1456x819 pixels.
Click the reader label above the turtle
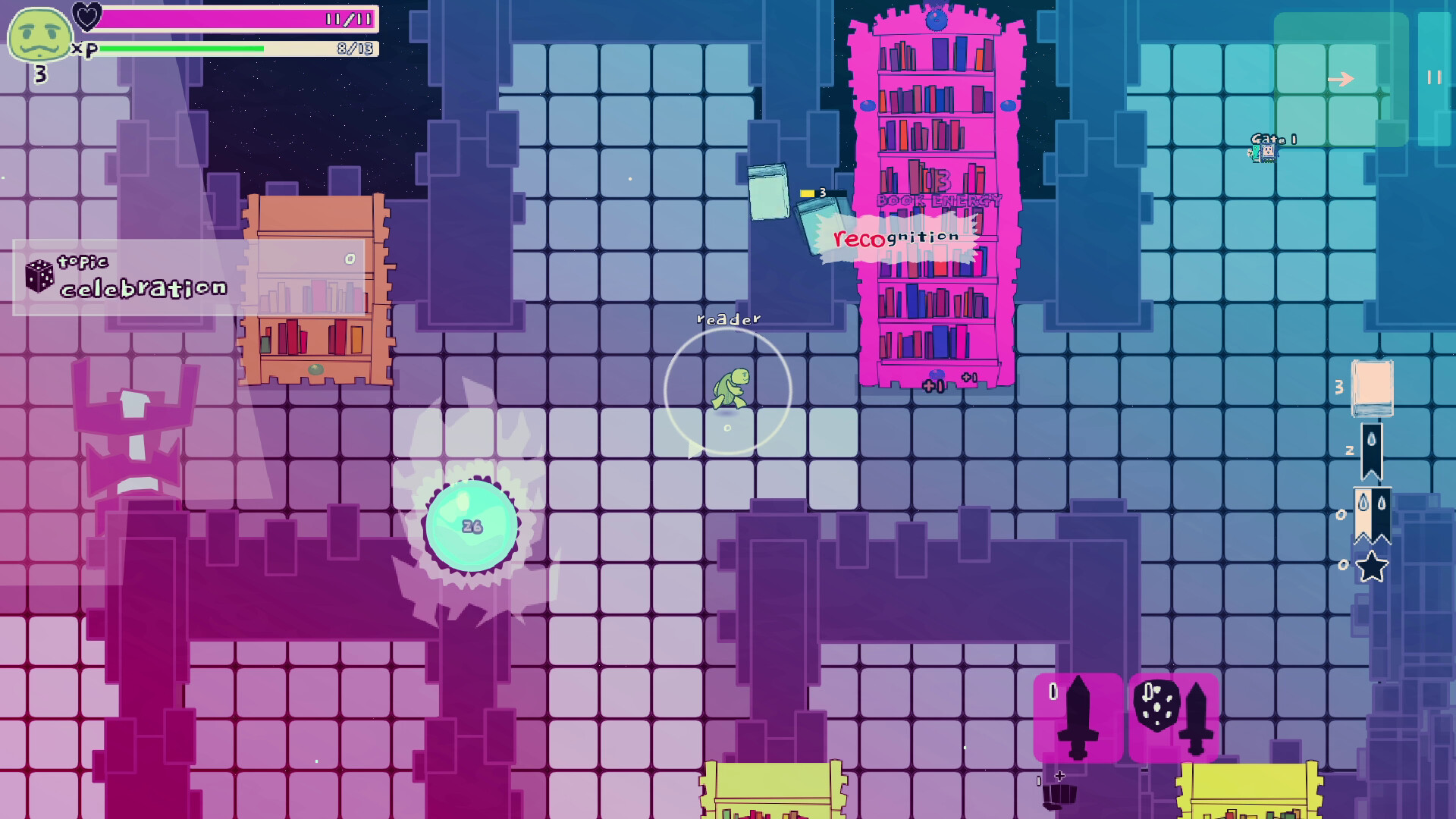click(729, 318)
